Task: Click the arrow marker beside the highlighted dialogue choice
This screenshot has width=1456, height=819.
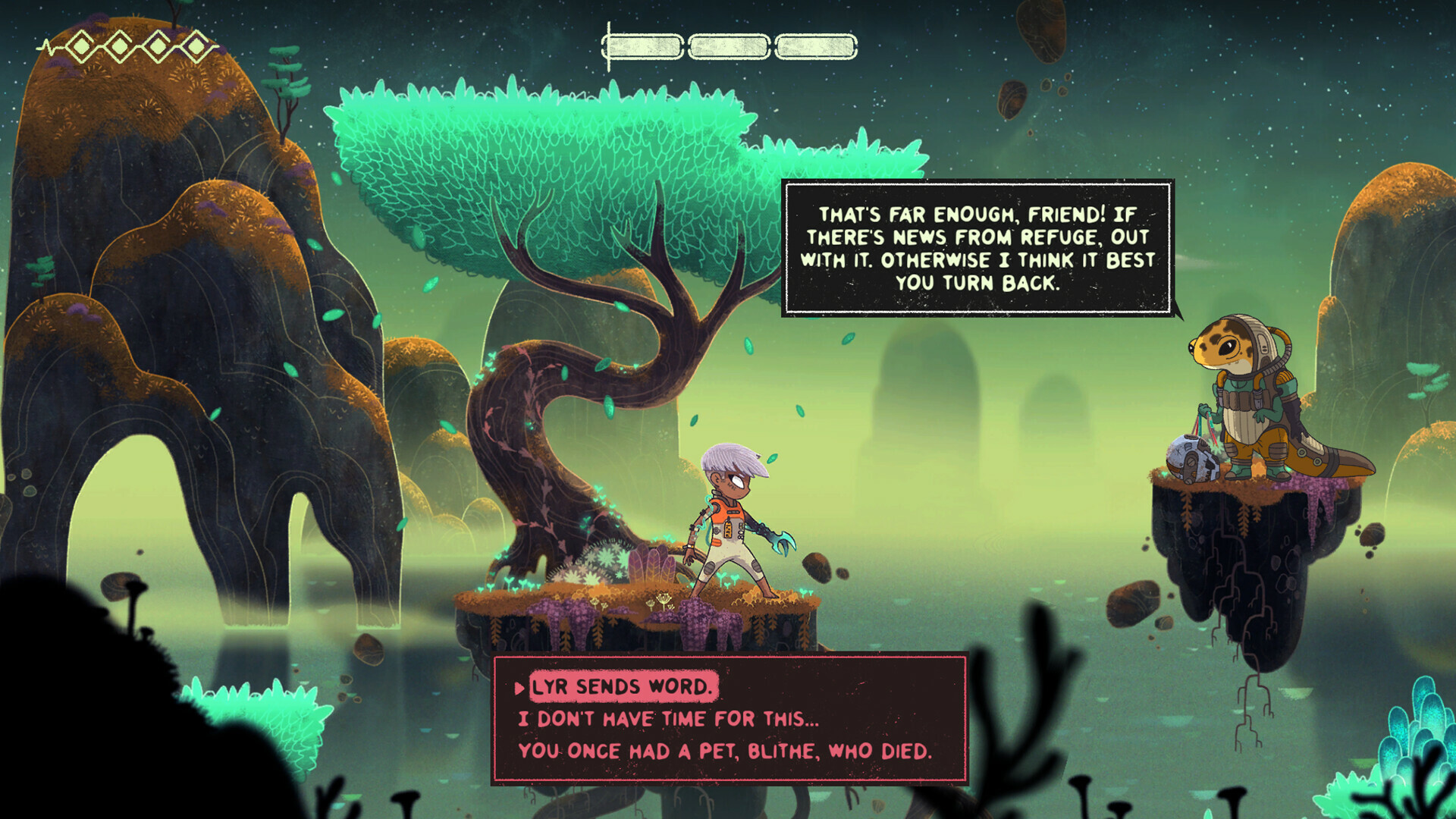Action: point(519,690)
